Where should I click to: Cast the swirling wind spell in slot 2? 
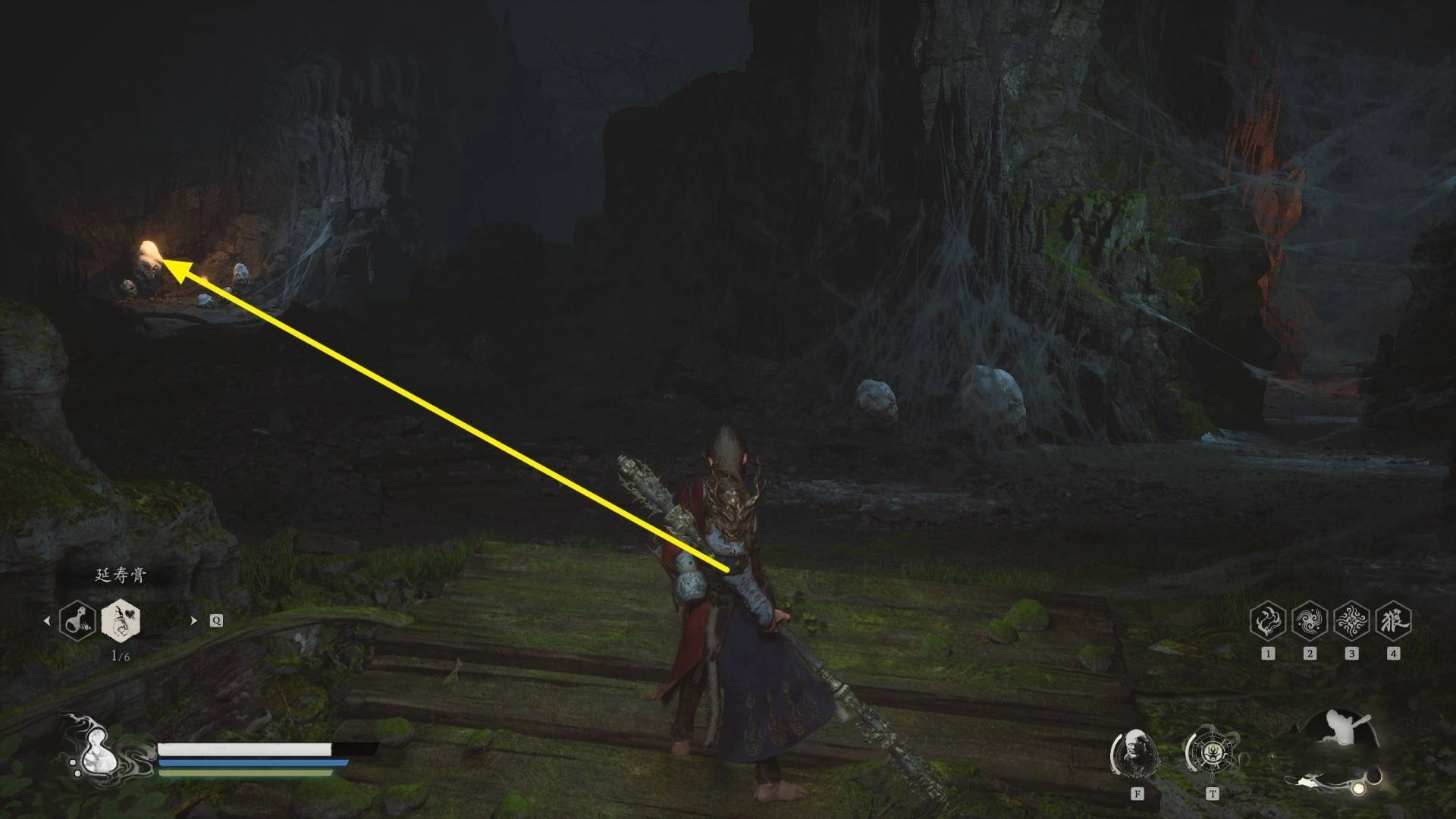tap(1310, 620)
